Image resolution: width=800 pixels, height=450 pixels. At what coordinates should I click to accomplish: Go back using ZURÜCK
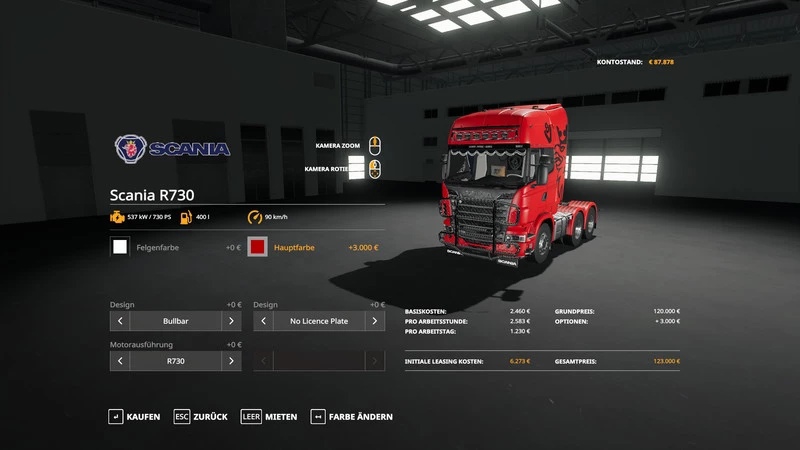(200, 416)
